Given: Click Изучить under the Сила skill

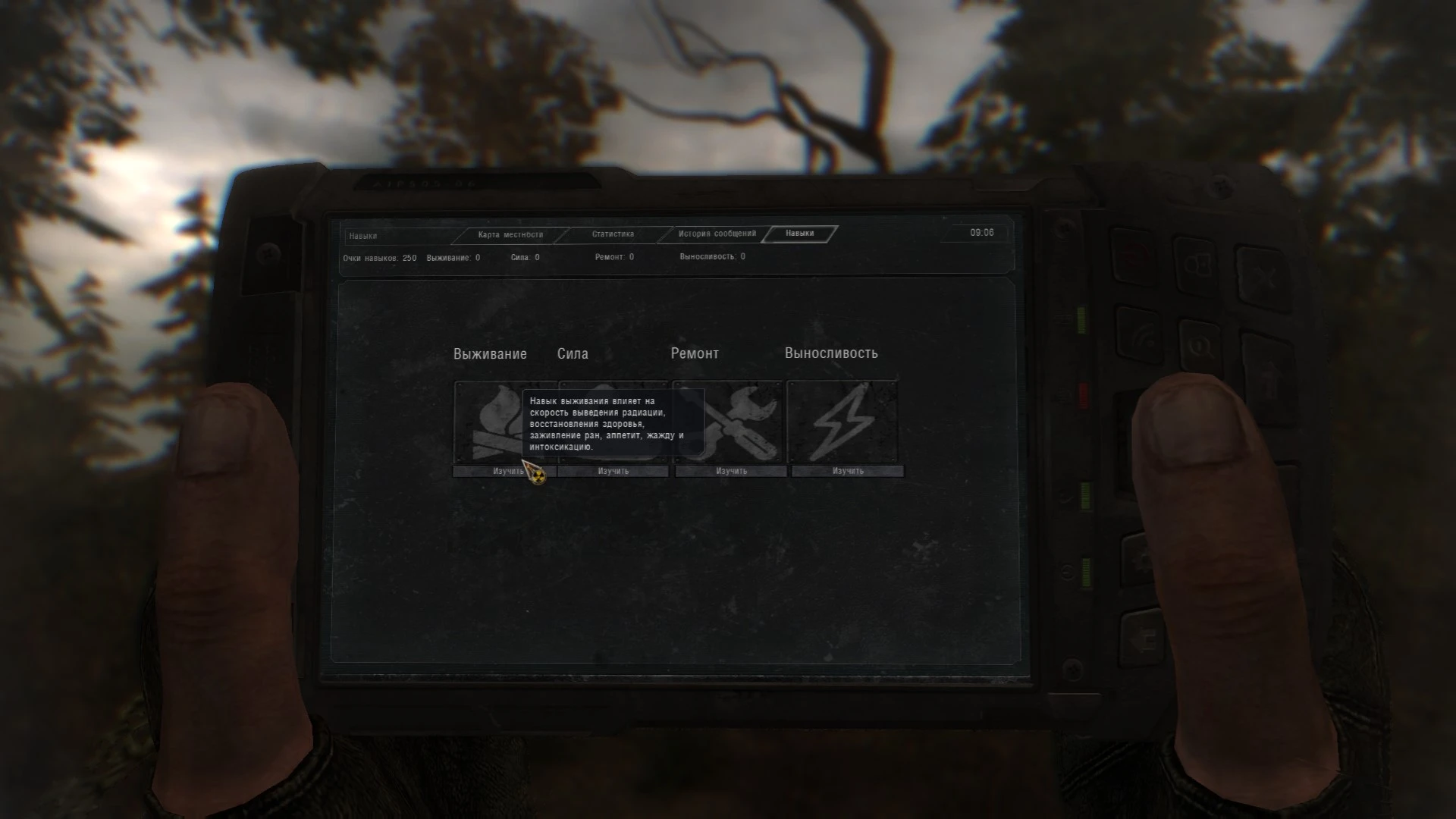Looking at the screenshot, I should coord(613,470).
